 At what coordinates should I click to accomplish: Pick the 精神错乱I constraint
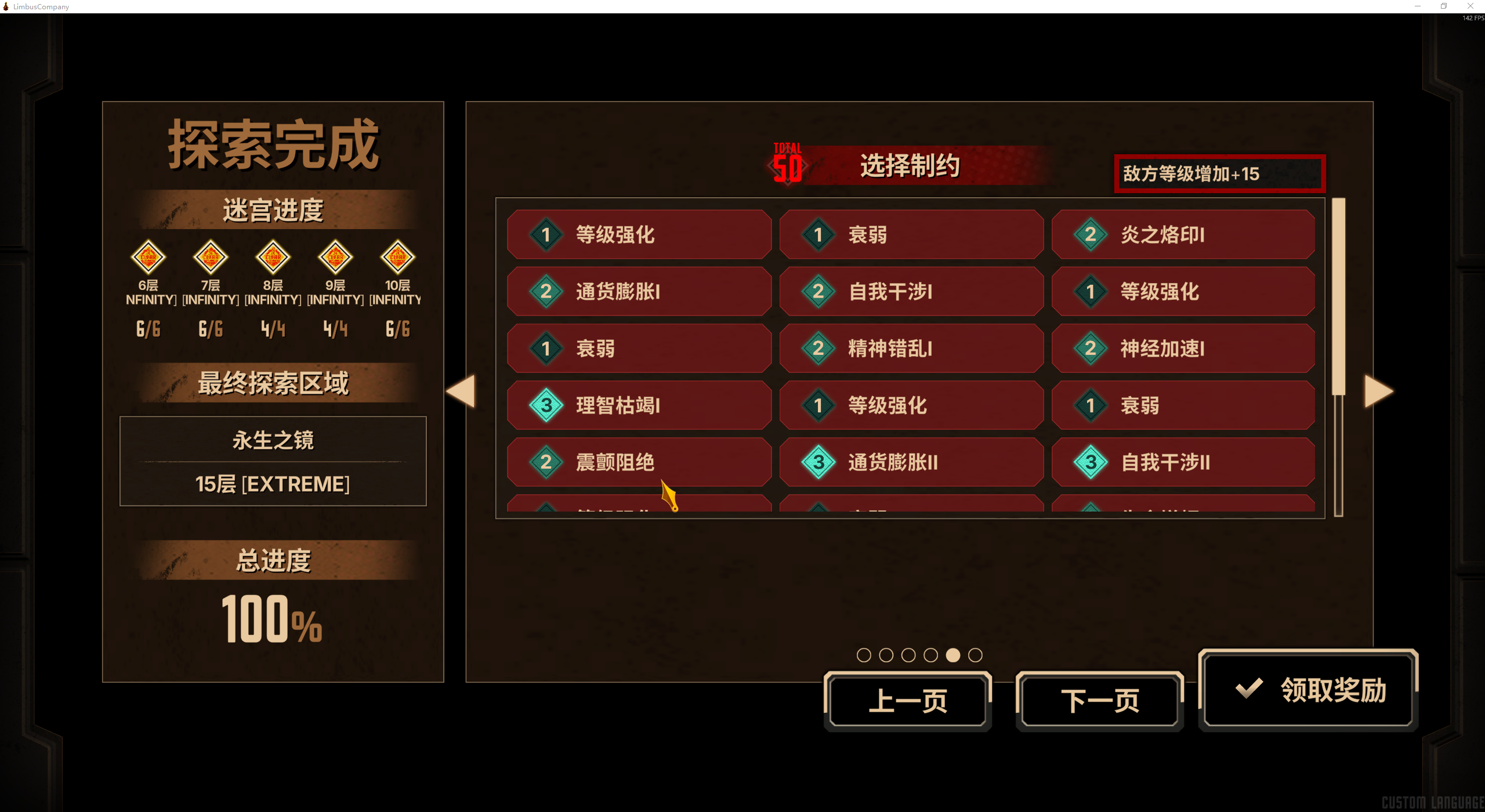pyautogui.click(x=911, y=349)
